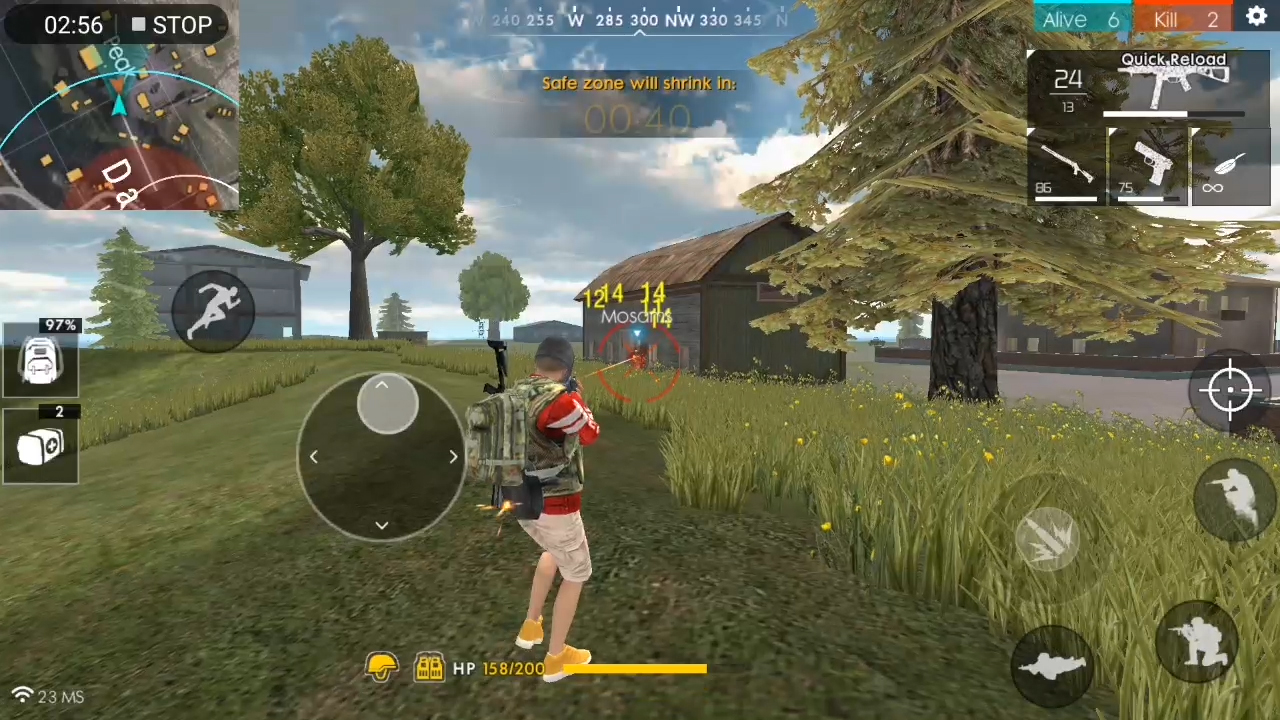Select the grenade slot icon
The height and width of the screenshot is (720, 1280).
[41, 447]
